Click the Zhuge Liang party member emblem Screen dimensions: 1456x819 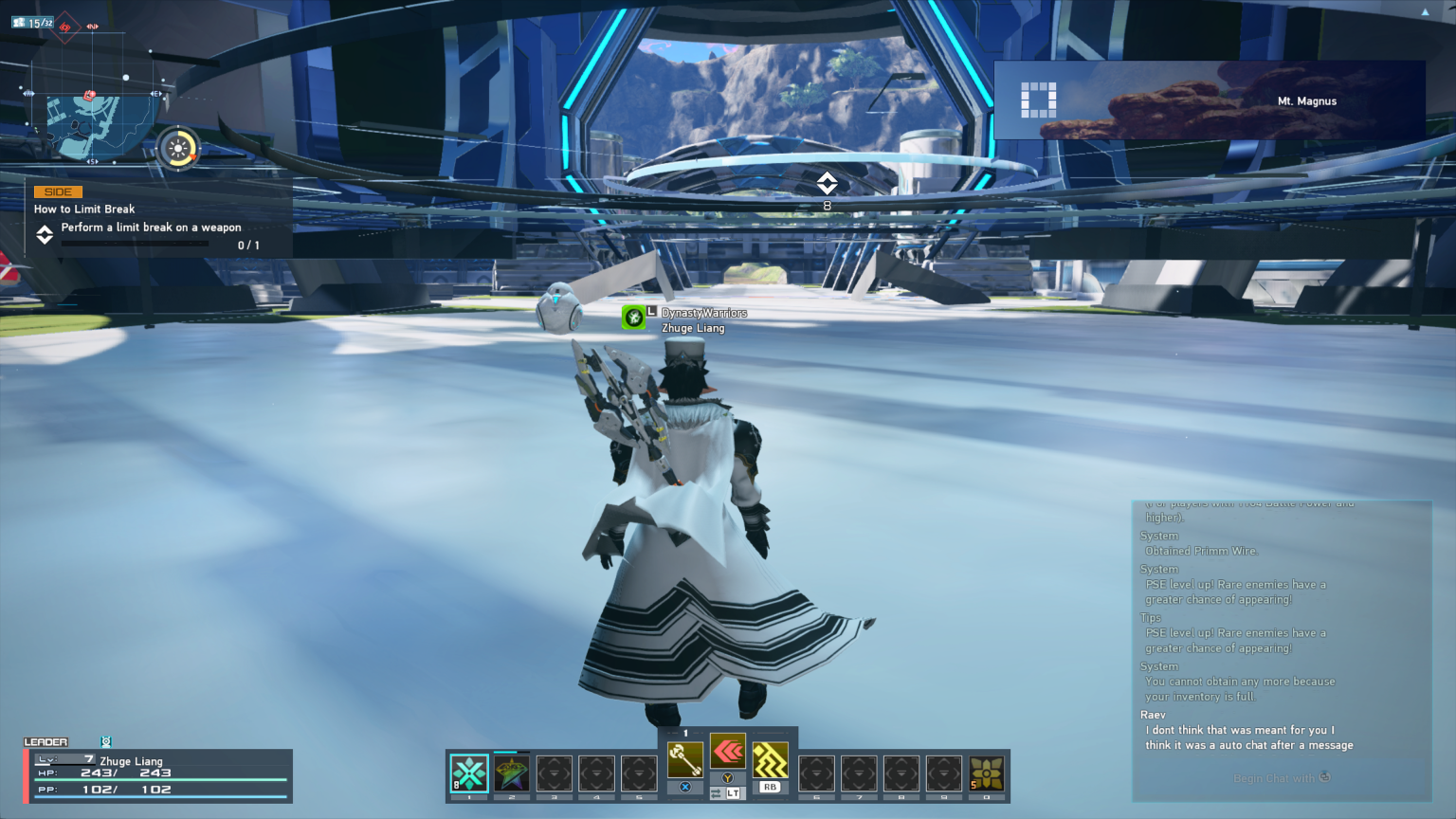[104, 742]
